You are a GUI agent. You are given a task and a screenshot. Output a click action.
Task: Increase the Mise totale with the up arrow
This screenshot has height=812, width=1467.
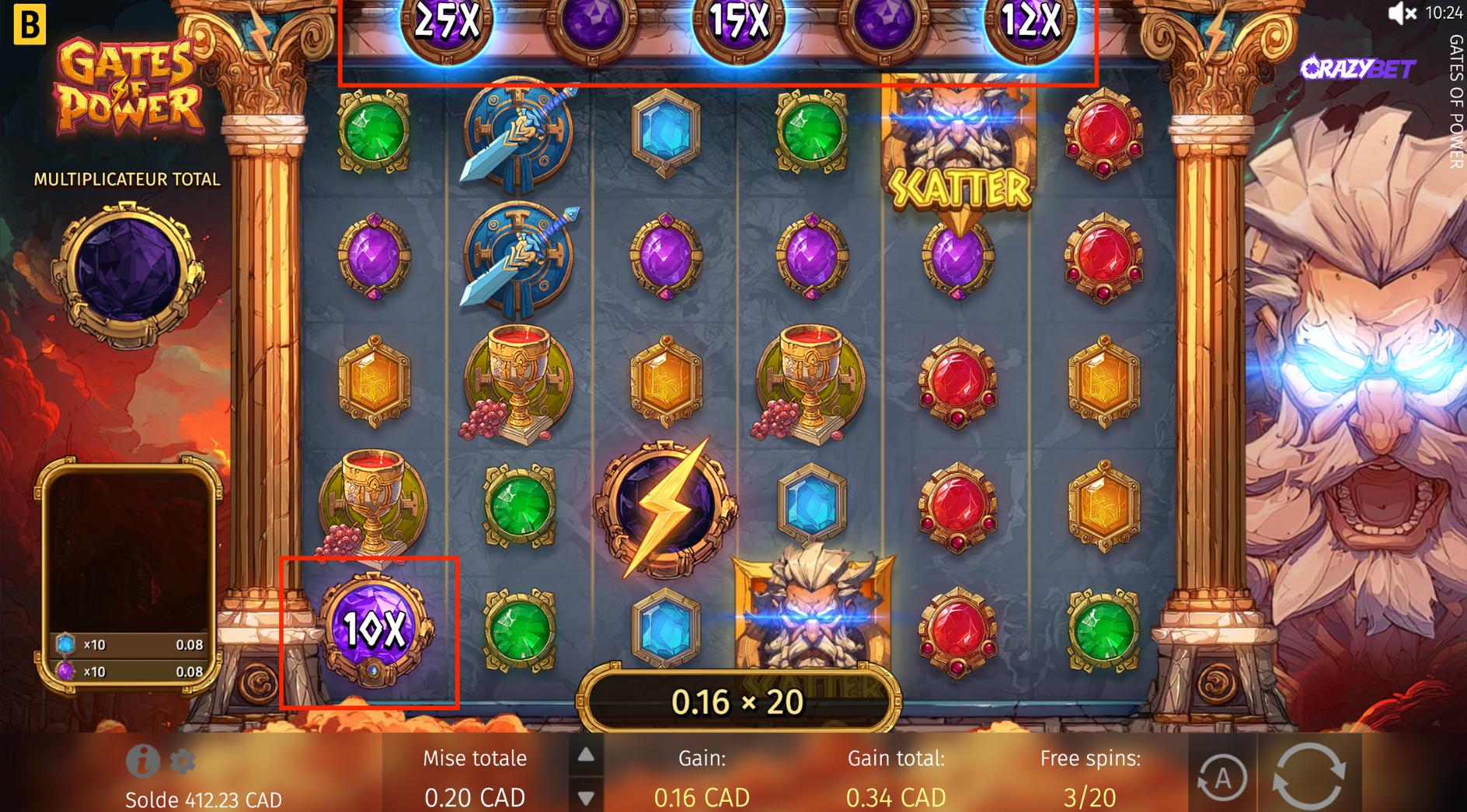tap(585, 753)
